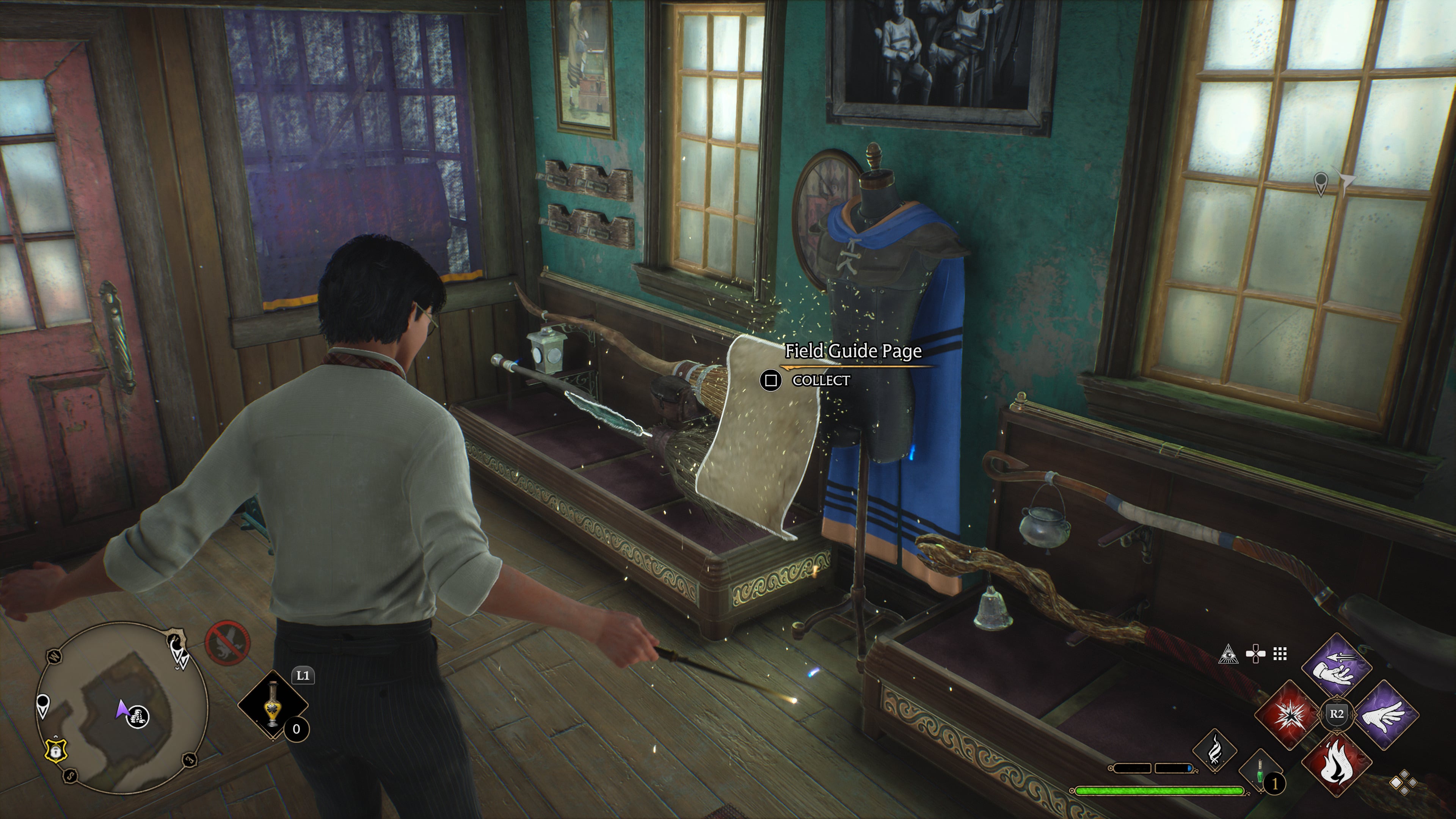Cast Accio from the top spell slot
The image size is (1456, 819).
coord(1337,667)
